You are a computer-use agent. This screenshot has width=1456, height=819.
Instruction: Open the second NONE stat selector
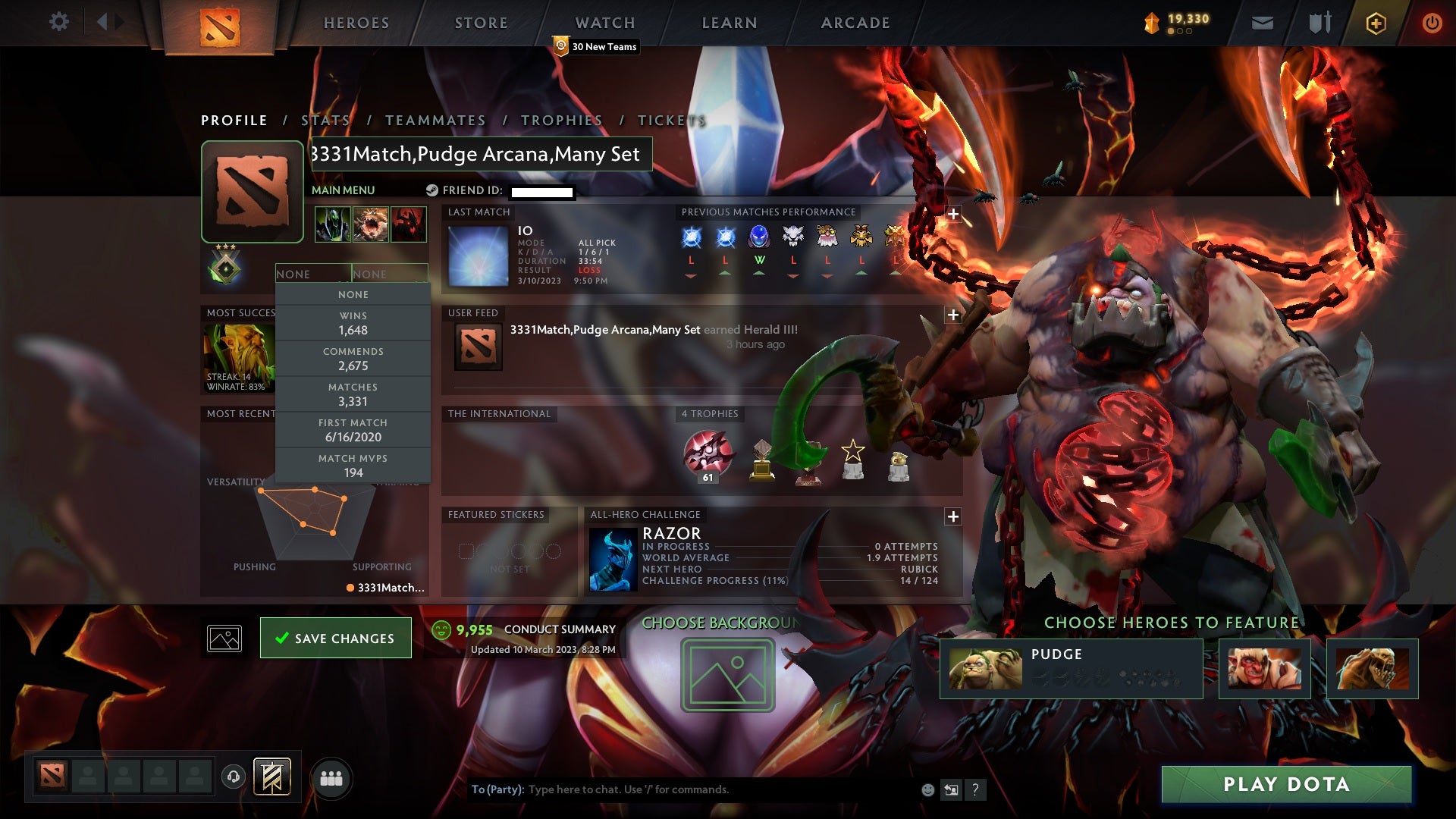(389, 273)
